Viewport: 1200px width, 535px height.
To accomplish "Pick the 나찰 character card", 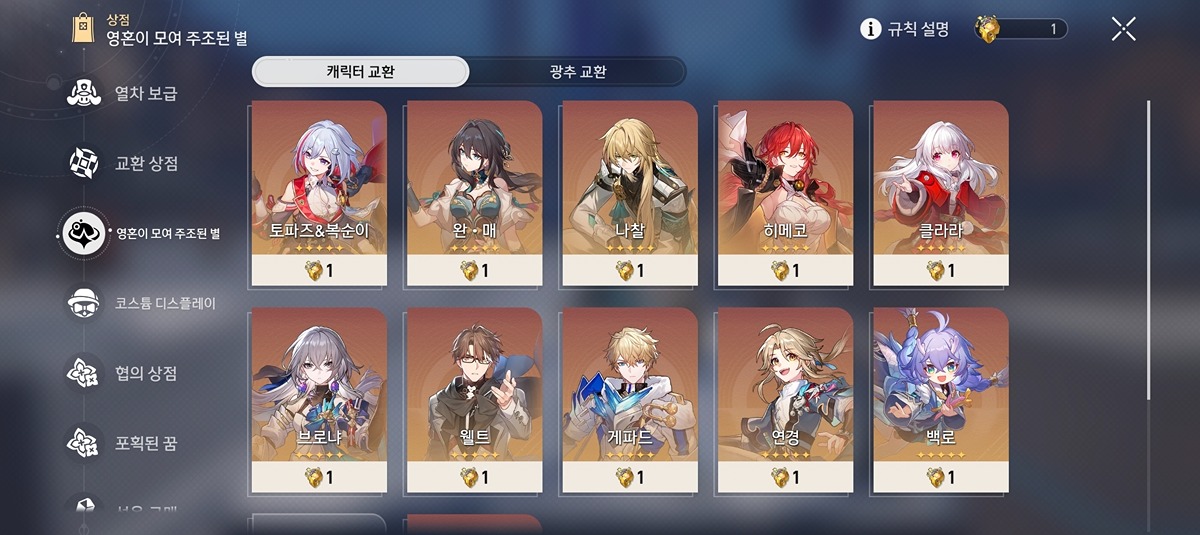I will coord(630,190).
